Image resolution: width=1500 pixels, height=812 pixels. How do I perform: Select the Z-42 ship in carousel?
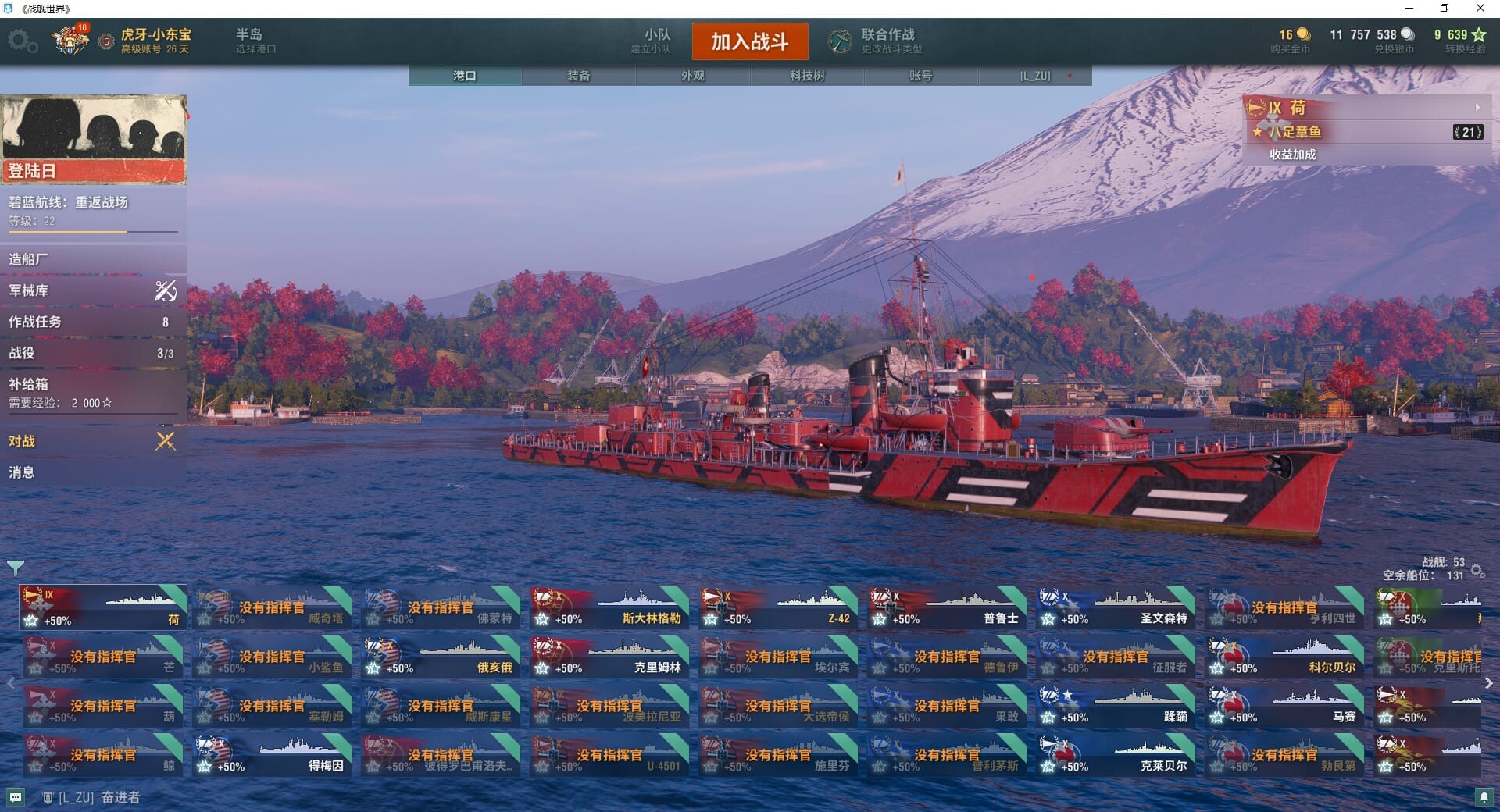778,607
